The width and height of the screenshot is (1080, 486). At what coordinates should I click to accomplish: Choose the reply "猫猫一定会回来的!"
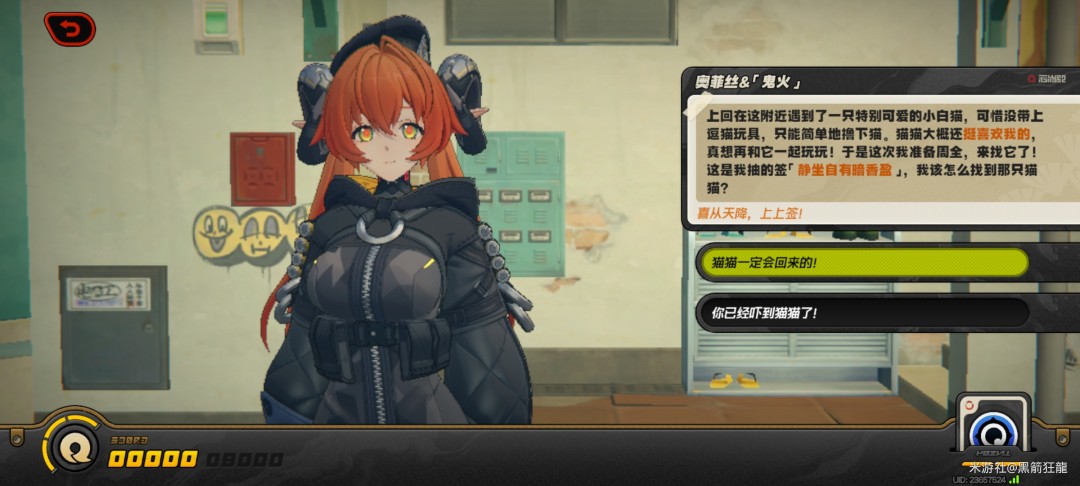(861, 263)
